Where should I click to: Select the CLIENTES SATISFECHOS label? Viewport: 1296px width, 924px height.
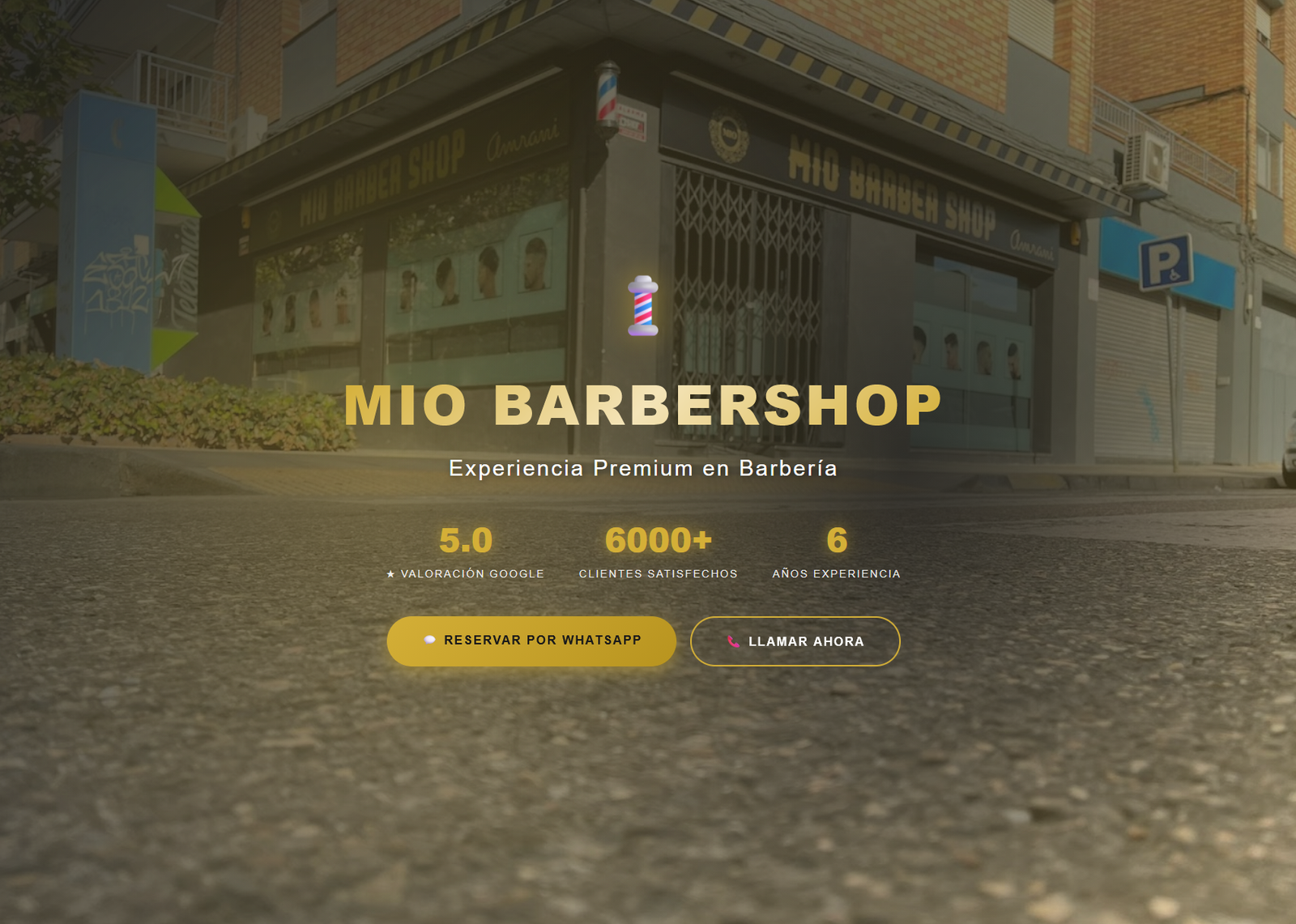point(657,573)
